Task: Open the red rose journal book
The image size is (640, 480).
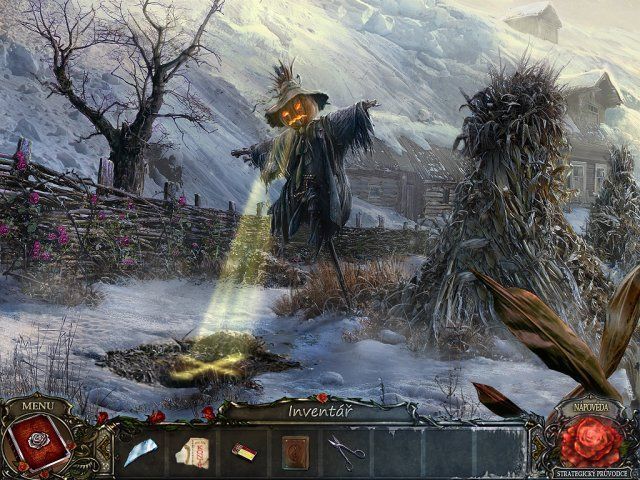Action: click(38, 442)
